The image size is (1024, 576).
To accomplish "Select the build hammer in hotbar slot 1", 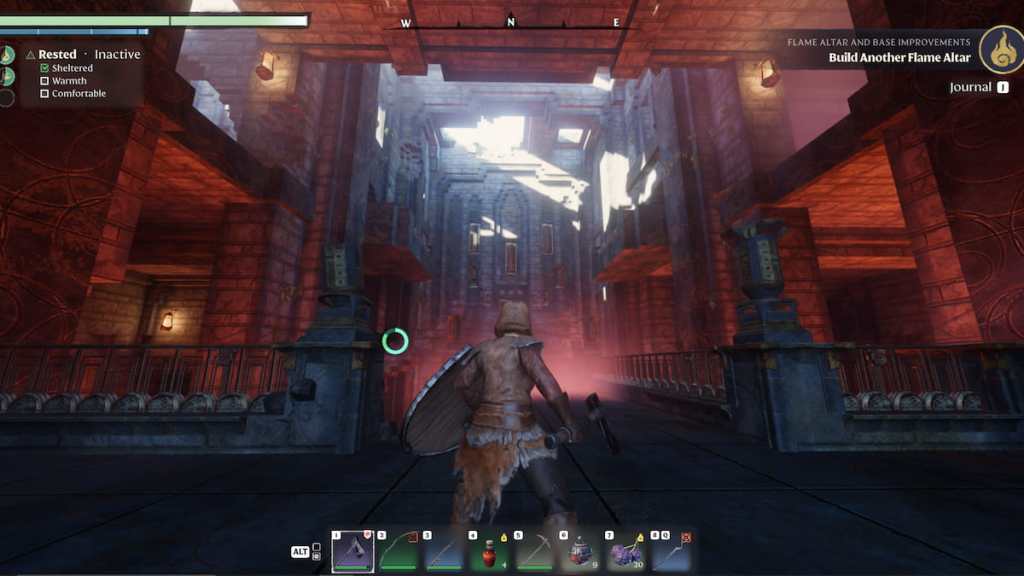I will tap(353, 551).
